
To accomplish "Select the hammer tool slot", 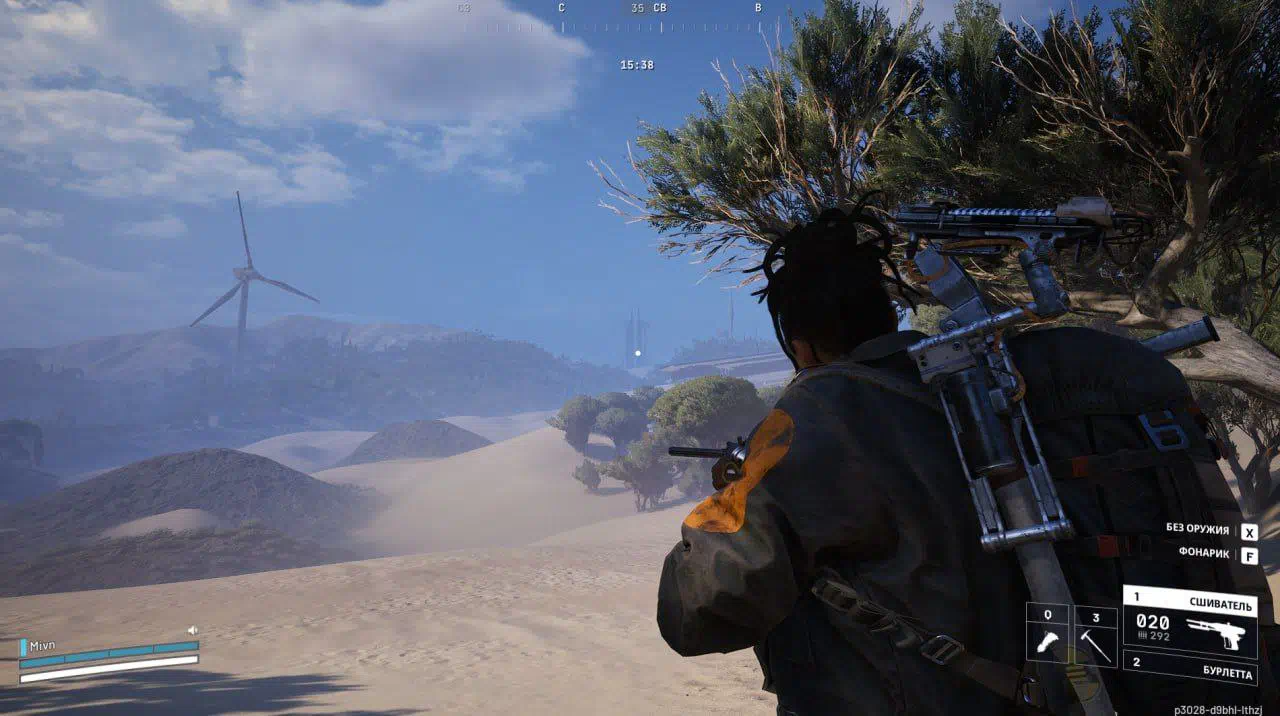I will tap(1096, 635).
